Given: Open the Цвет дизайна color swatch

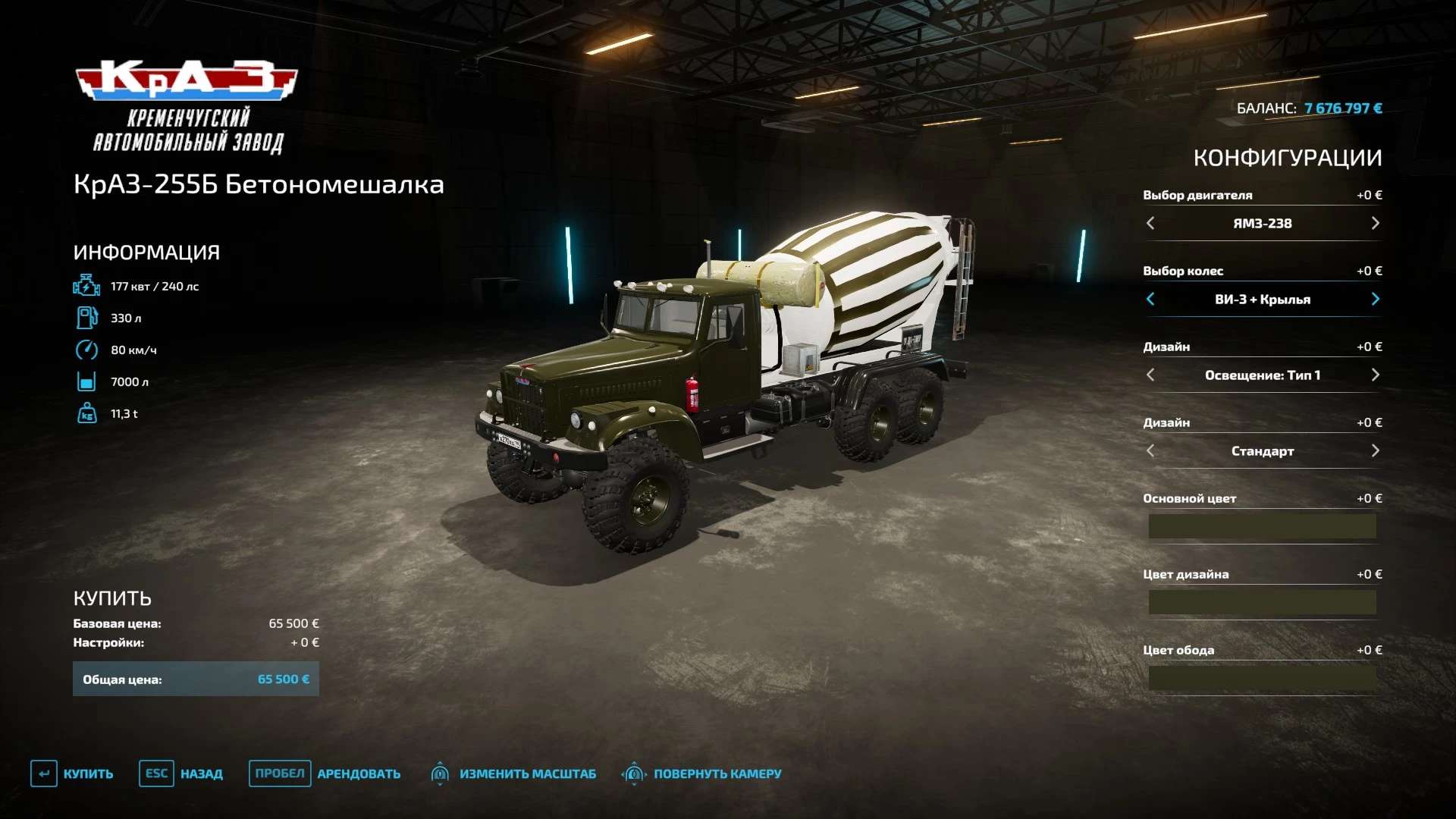Looking at the screenshot, I should pyautogui.click(x=1262, y=602).
